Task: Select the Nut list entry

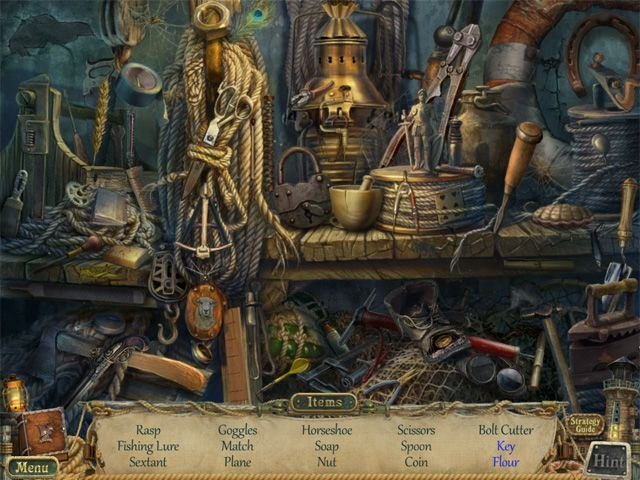Action: pyautogui.click(x=327, y=462)
